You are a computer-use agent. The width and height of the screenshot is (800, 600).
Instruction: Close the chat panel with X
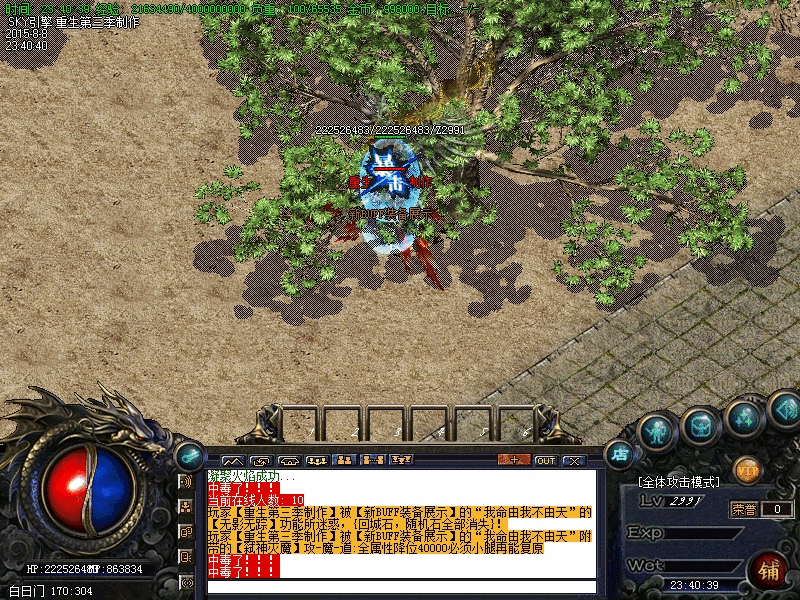coord(574,461)
